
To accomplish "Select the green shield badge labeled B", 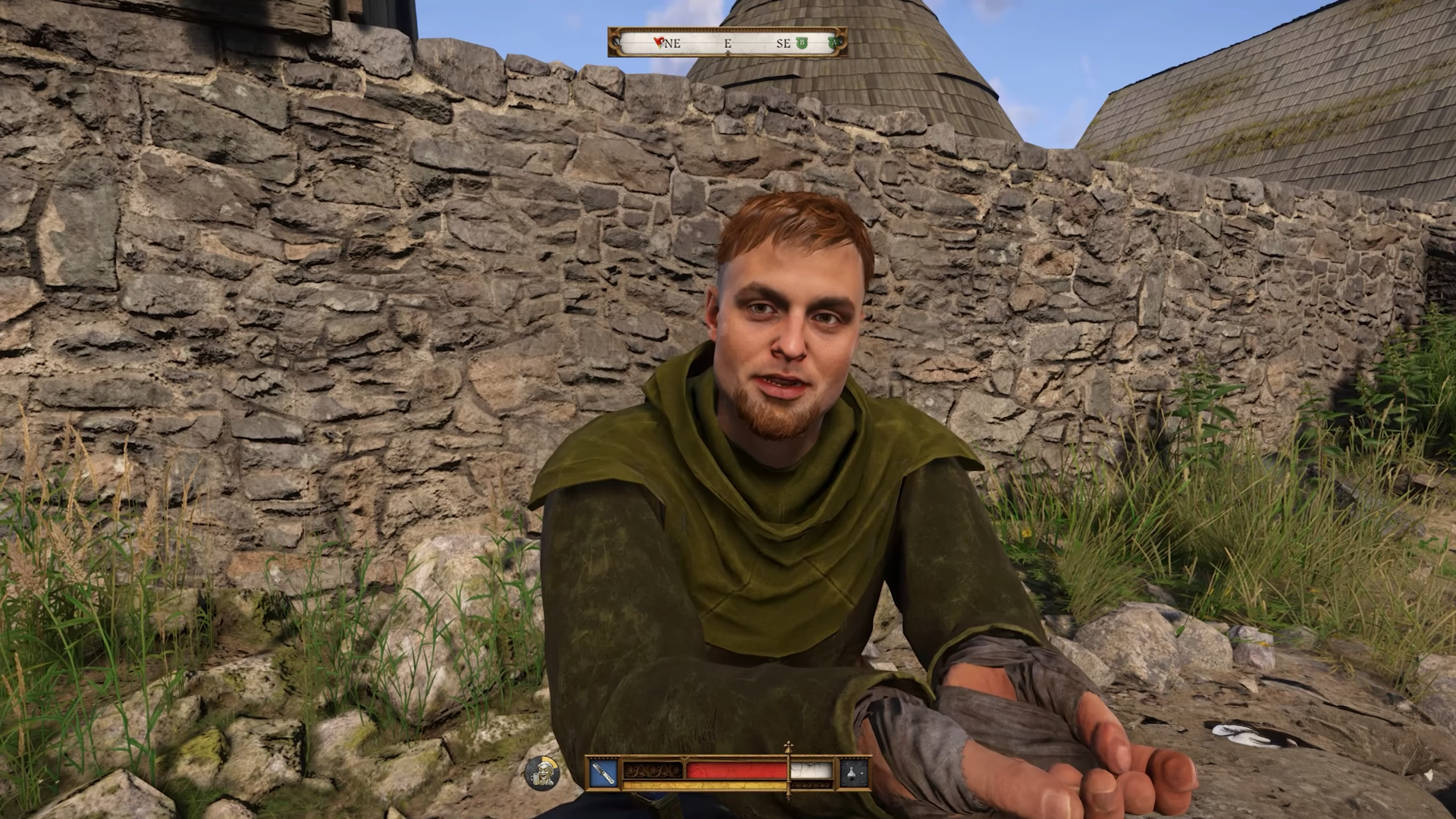I will tap(802, 42).
